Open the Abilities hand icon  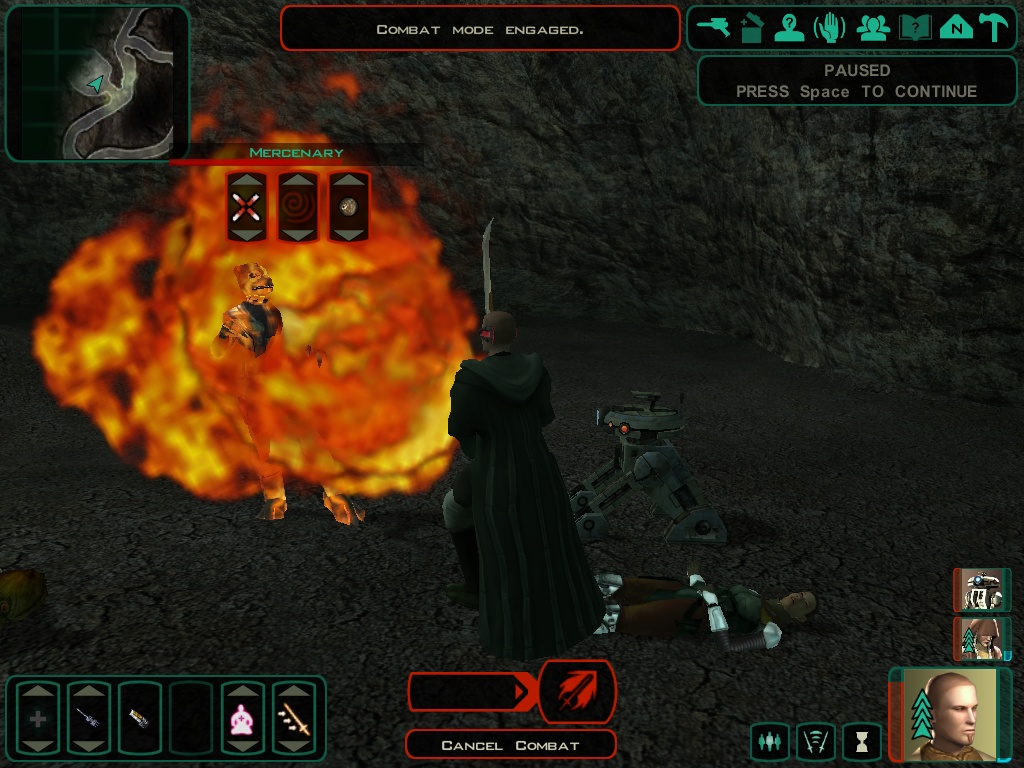click(830, 27)
